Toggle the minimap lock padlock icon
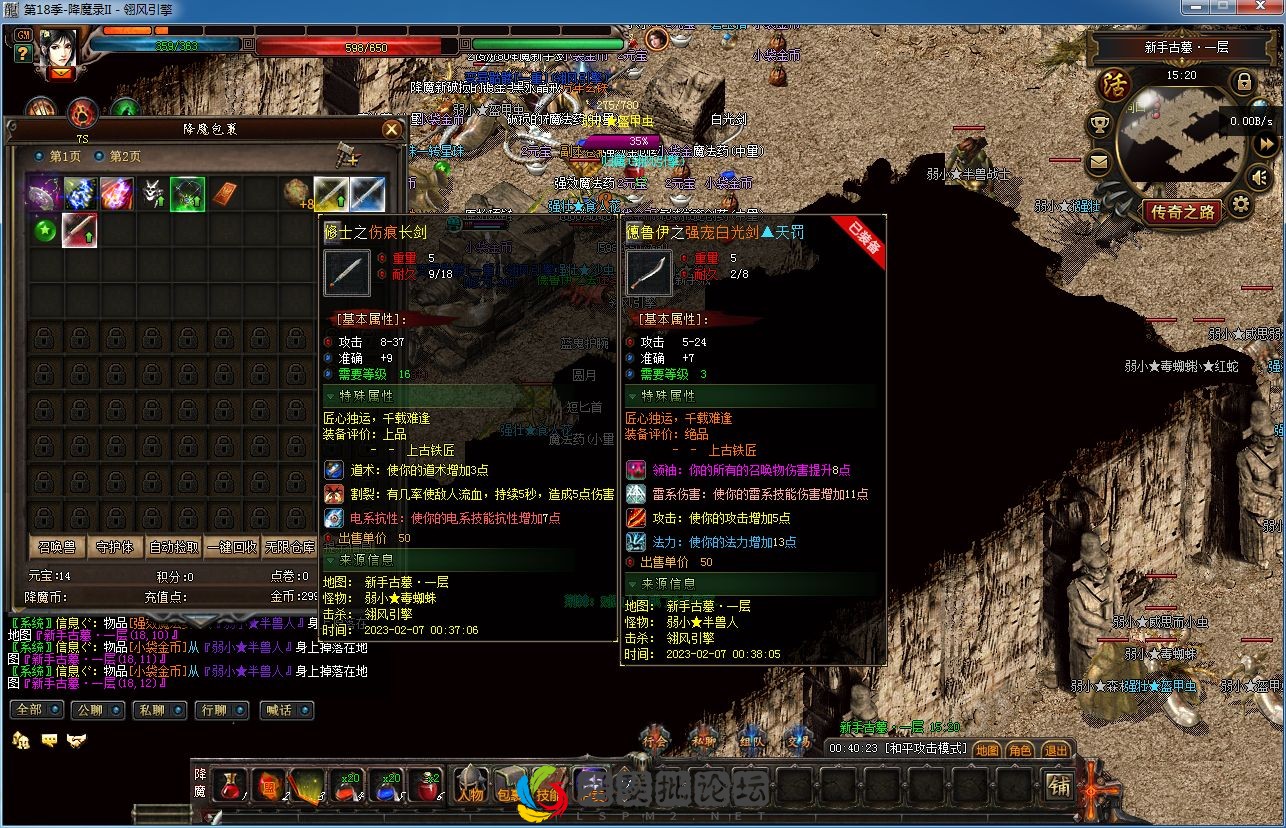The height and width of the screenshot is (828, 1286). [x=1245, y=82]
